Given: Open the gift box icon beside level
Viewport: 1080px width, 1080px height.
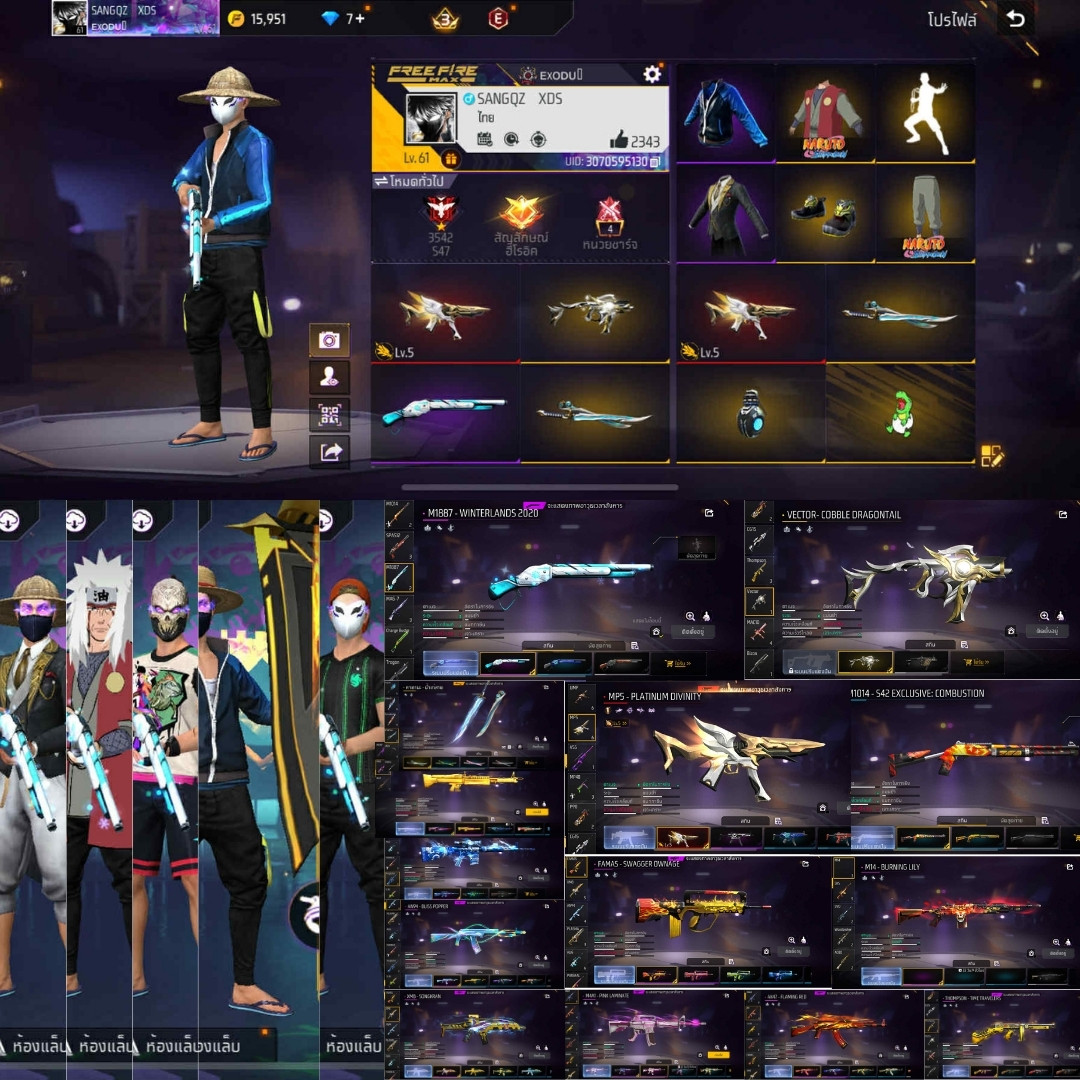Looking at the screenshot, I should point(450,159).
